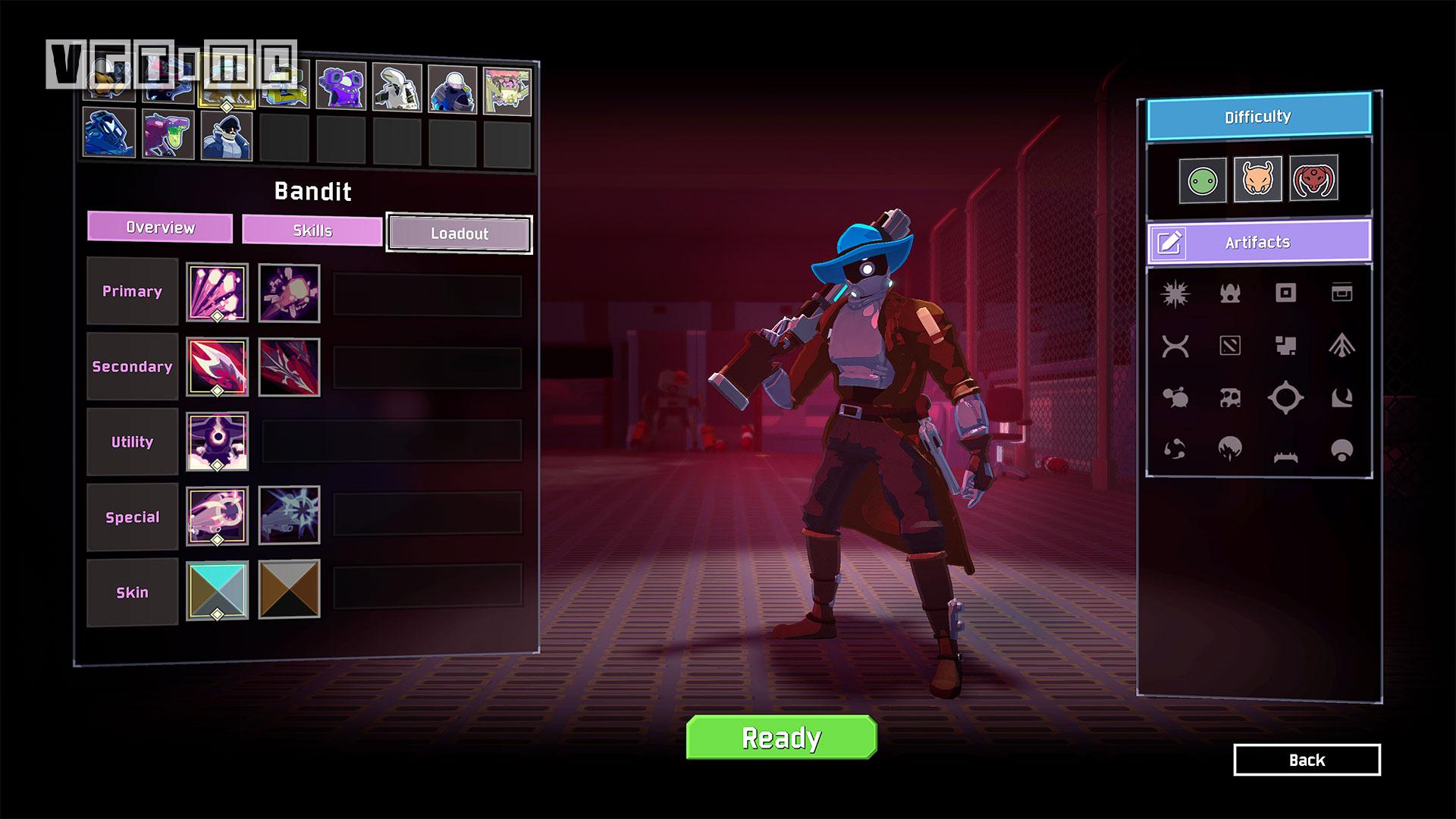Viewport: 1456px width, 819px height.
Task: Pick the purple robot survivor portrait
Action: 340,86
